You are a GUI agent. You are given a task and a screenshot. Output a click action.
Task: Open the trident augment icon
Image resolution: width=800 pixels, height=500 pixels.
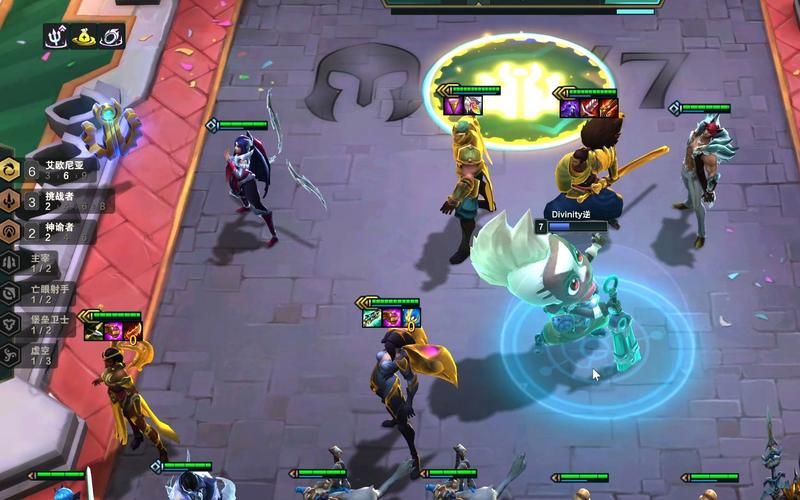(x=56, y=37)
